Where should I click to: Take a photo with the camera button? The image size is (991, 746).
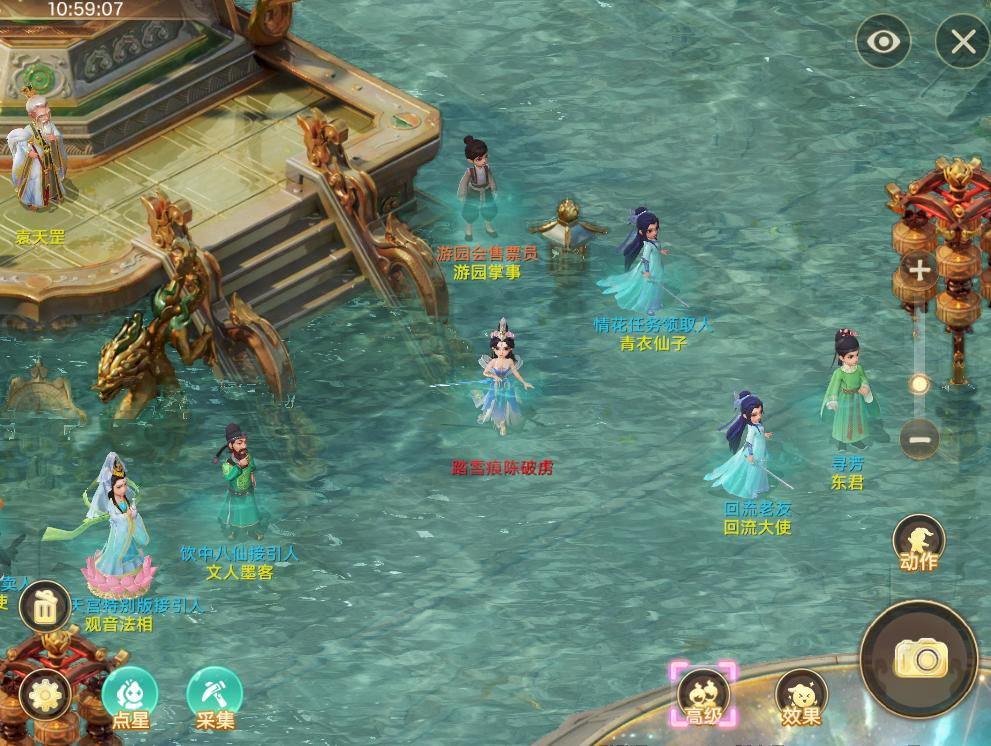click(919, 658)
